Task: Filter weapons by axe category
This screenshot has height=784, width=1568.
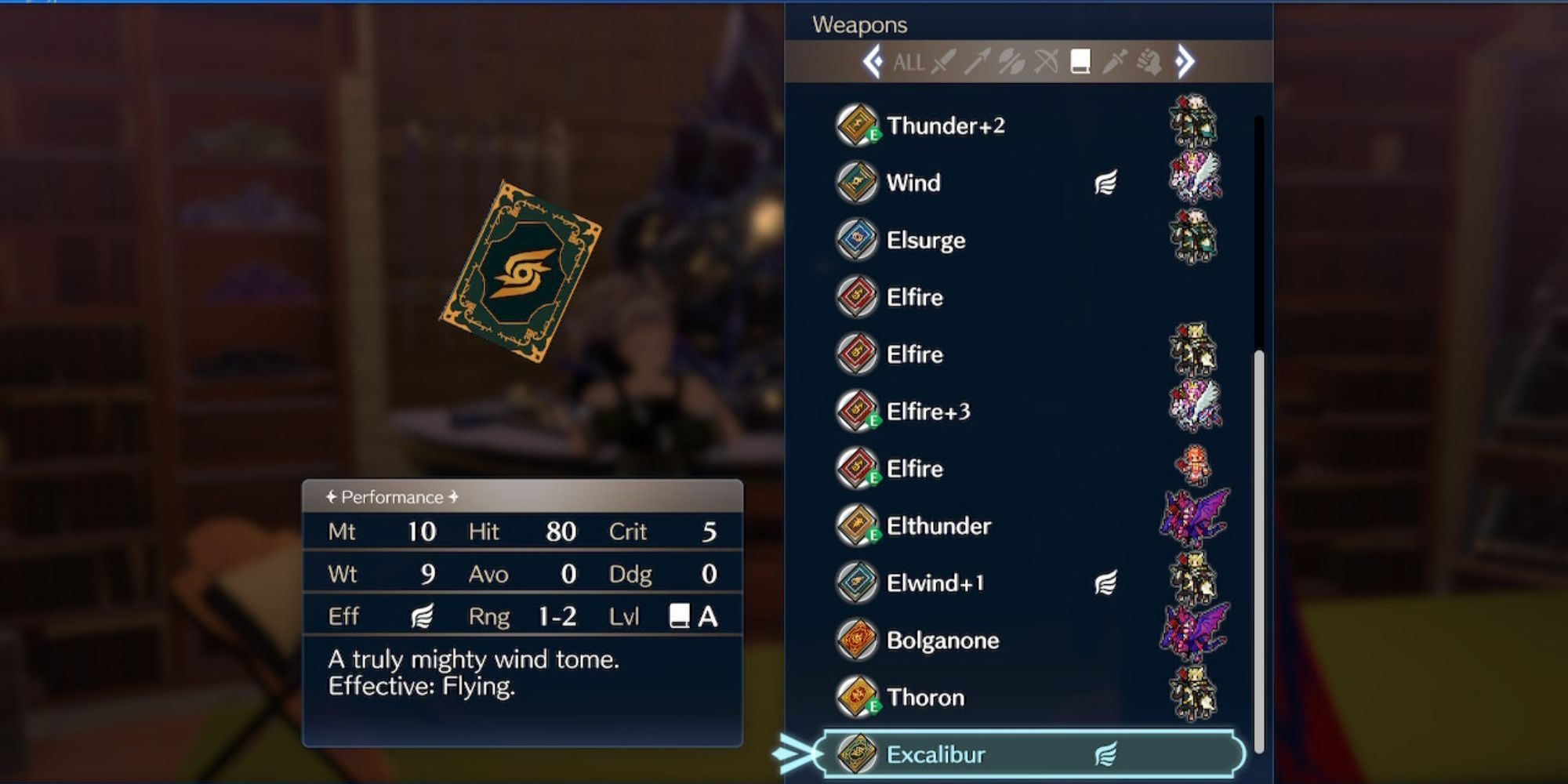Action: pyautogui.click(x=1011, y=61)
